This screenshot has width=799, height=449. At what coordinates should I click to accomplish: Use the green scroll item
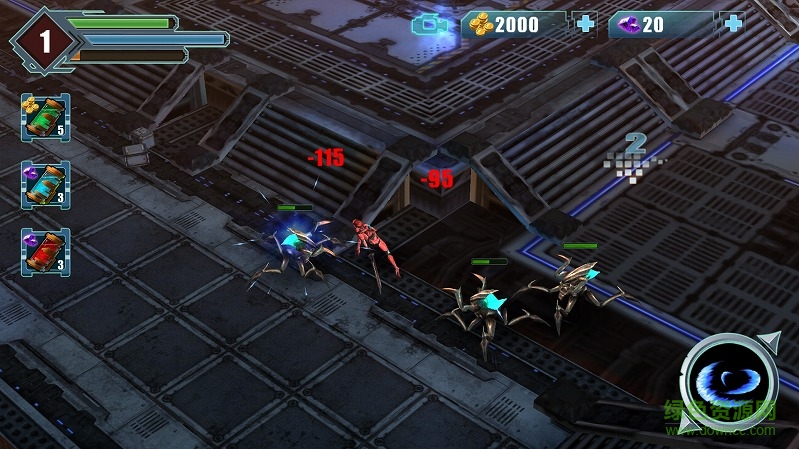click(45, 117)
